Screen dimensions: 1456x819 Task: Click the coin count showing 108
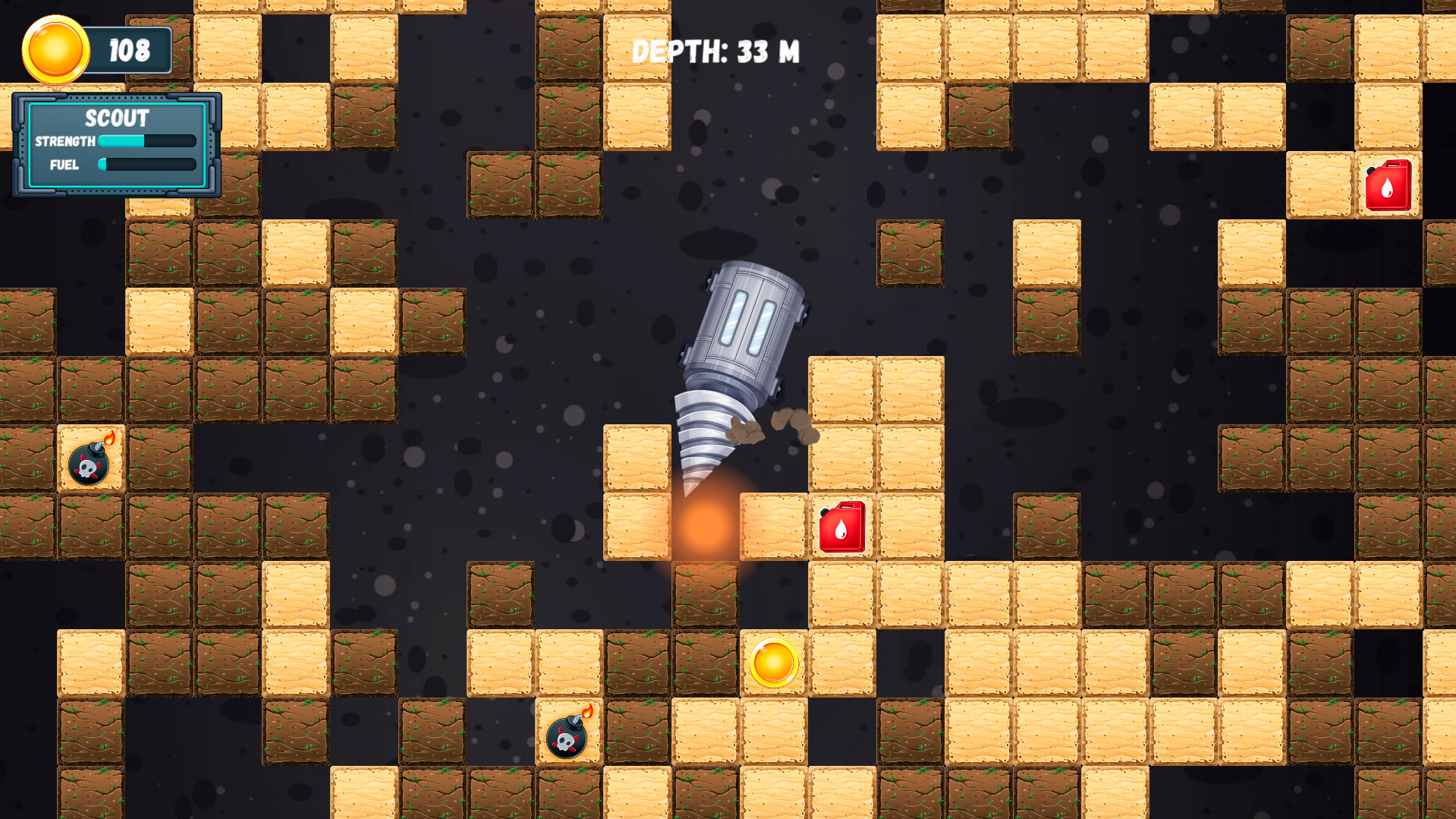tap(131, 49)
